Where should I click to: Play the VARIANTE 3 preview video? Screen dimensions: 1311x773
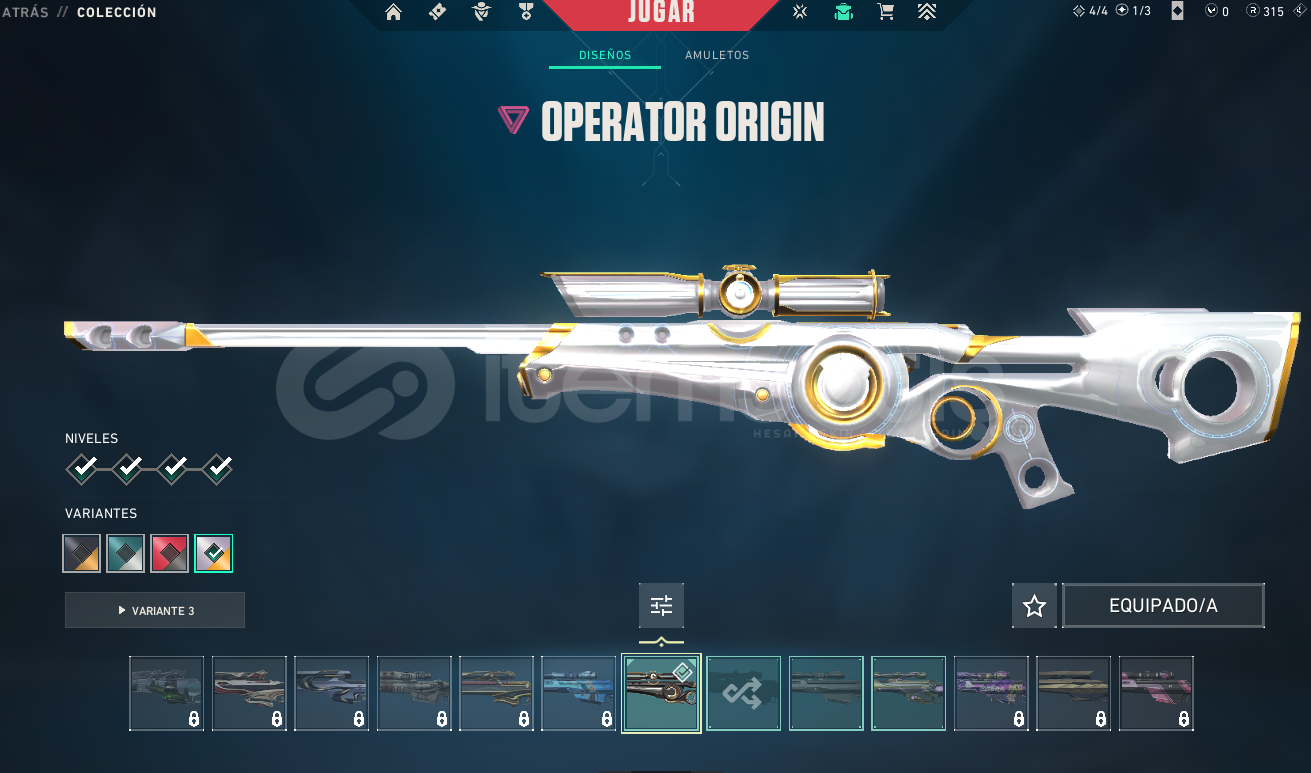tap(155, 610)
